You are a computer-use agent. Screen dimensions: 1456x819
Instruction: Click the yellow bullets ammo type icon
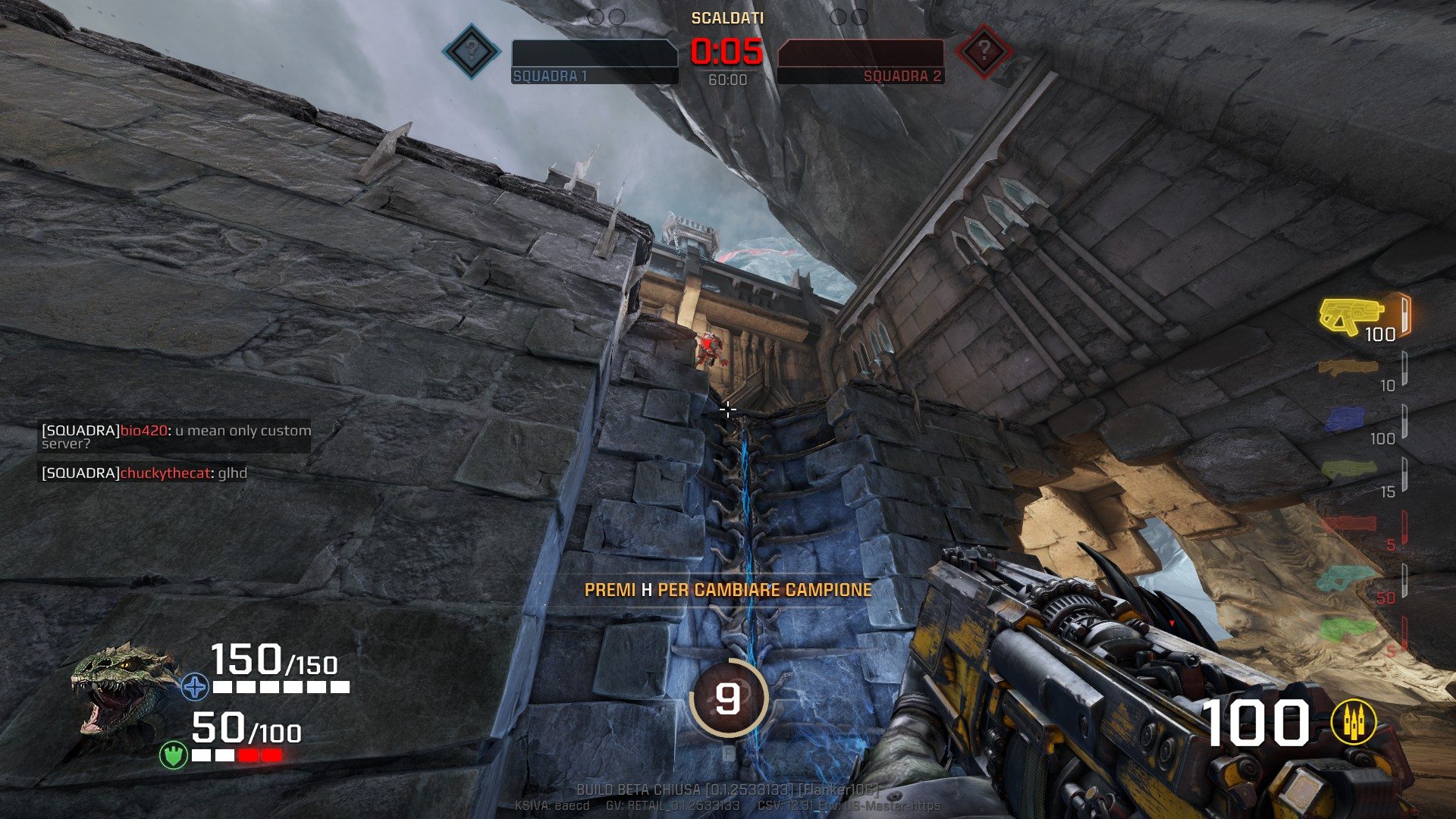click(x=1354, y=723)
